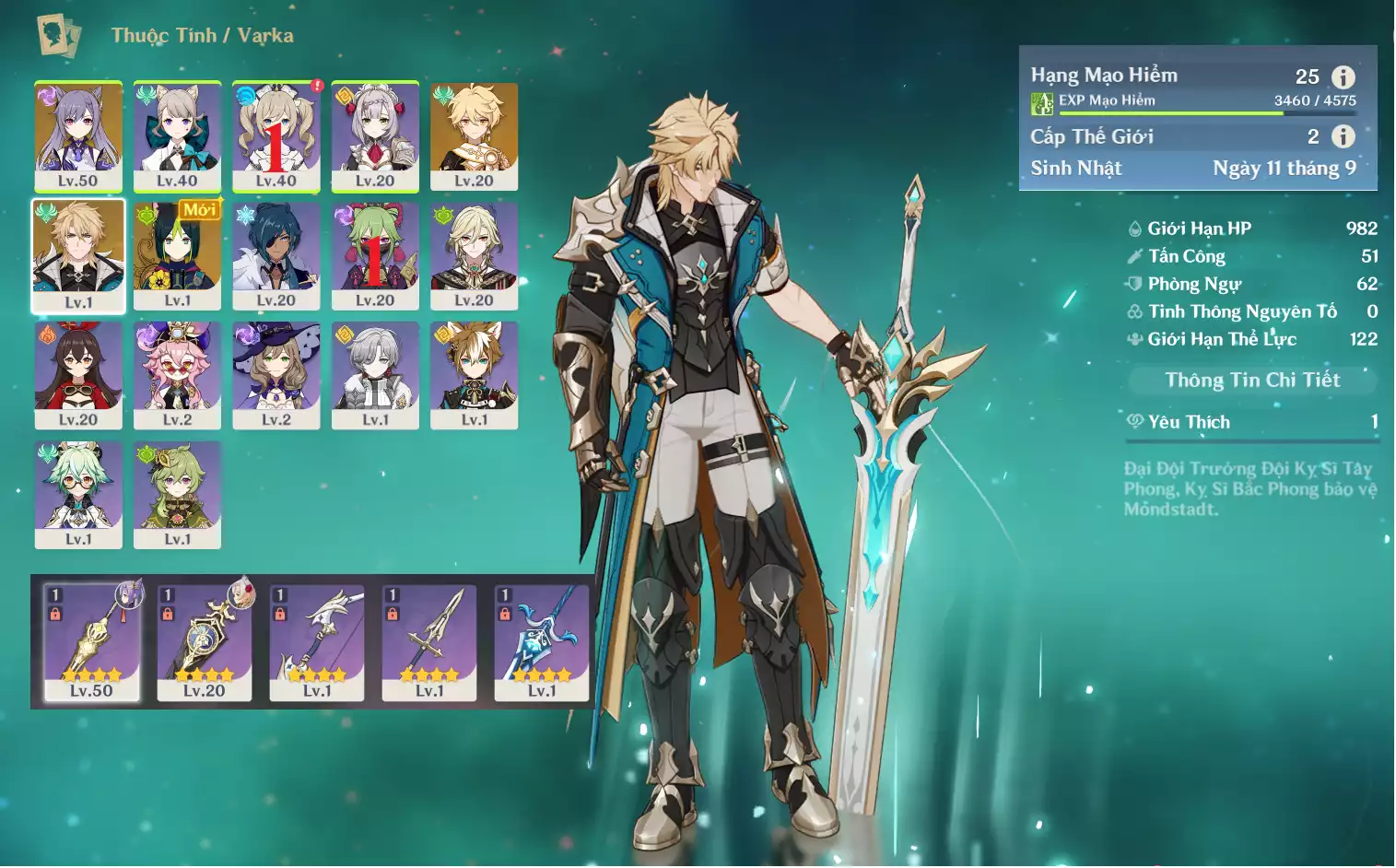Click the info icon beside Hạng Mạo Hiểm
Screen dimensions: 1396x868
[x=1343, y=77]
